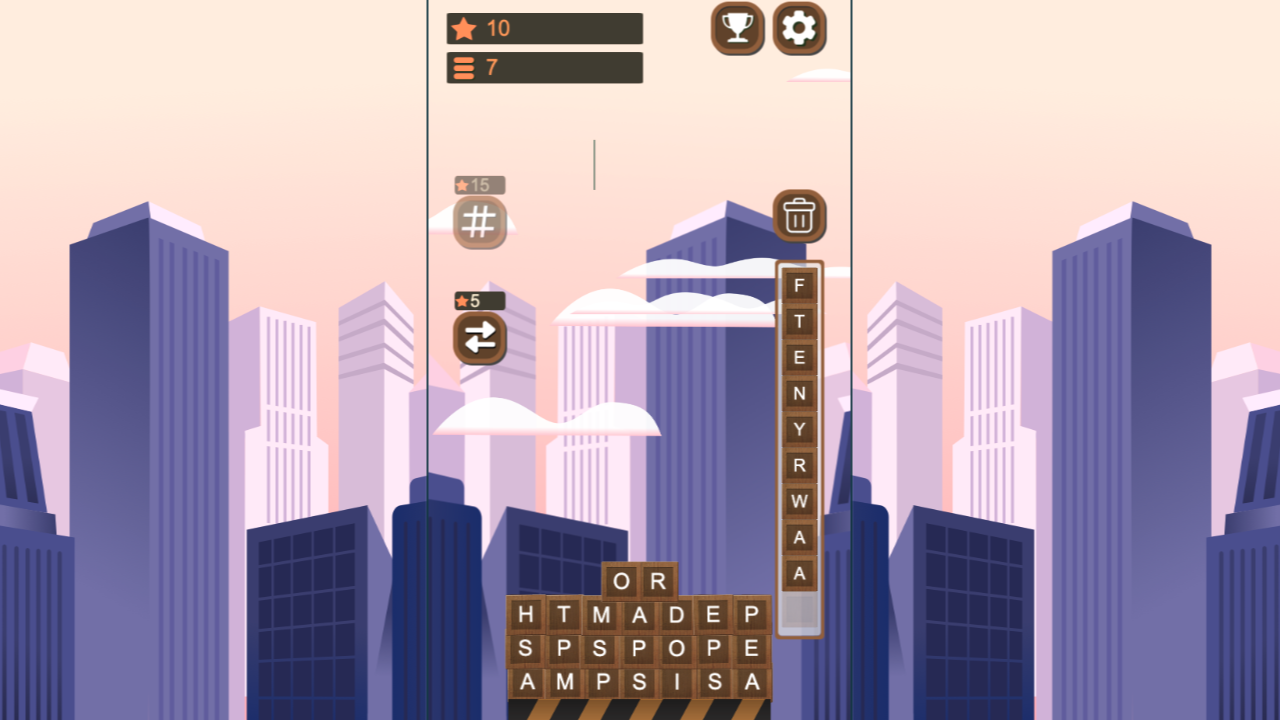Click the star badge showing 15
Screen dimensions: 1280x720
(478, 184)
